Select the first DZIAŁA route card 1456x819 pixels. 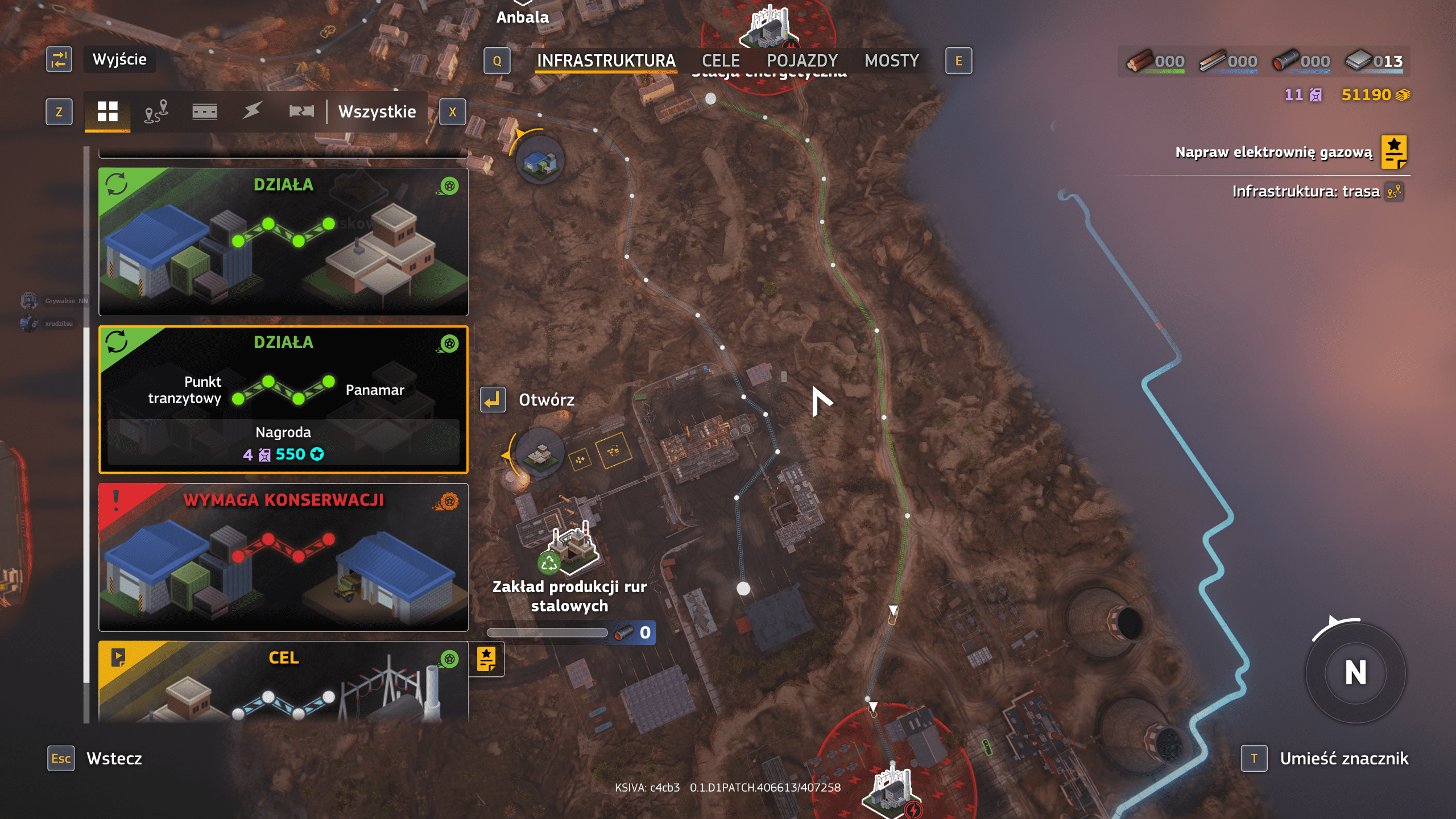coord(283,242)
